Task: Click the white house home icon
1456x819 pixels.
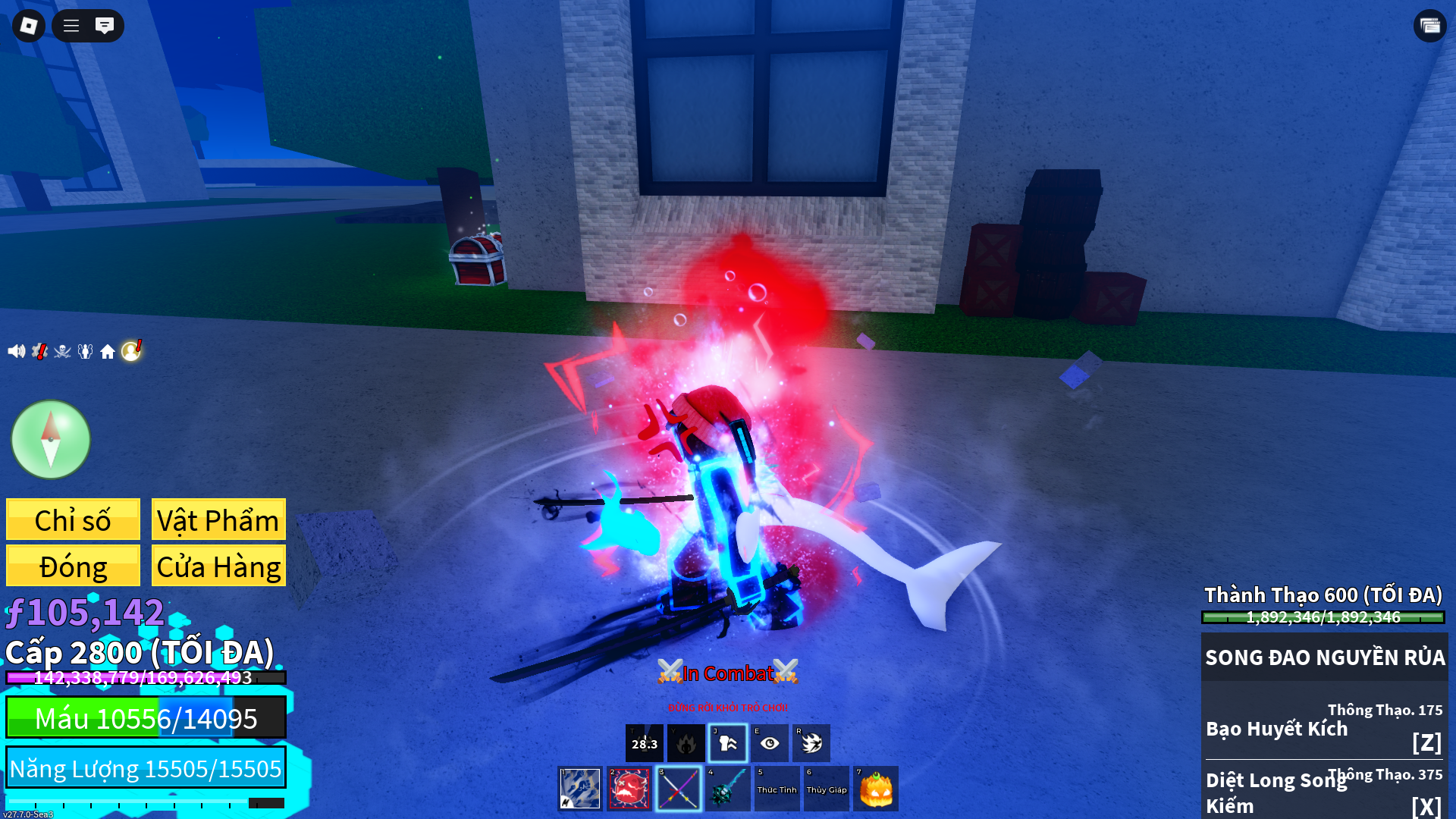Action: click(108, 352)
